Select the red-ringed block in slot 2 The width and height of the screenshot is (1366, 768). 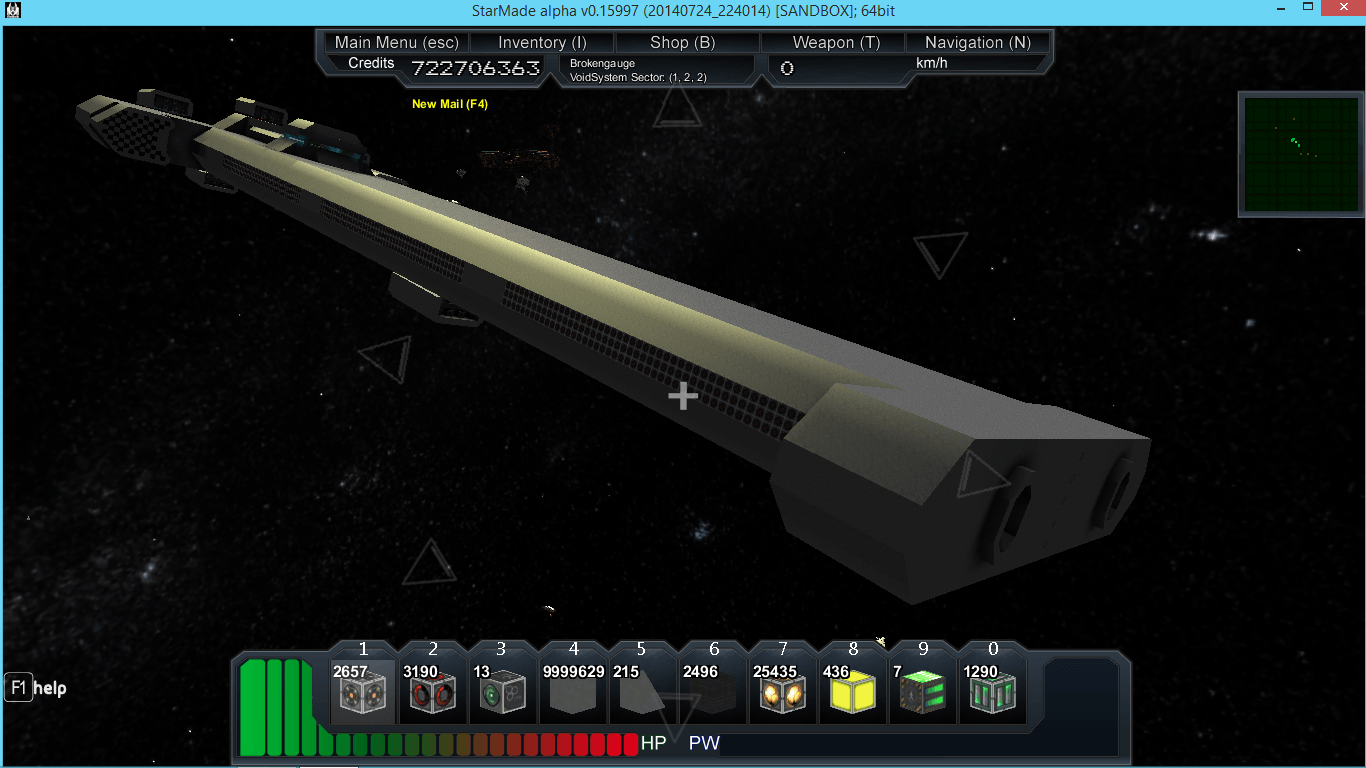pyautogui.click(x=432, y=690)
